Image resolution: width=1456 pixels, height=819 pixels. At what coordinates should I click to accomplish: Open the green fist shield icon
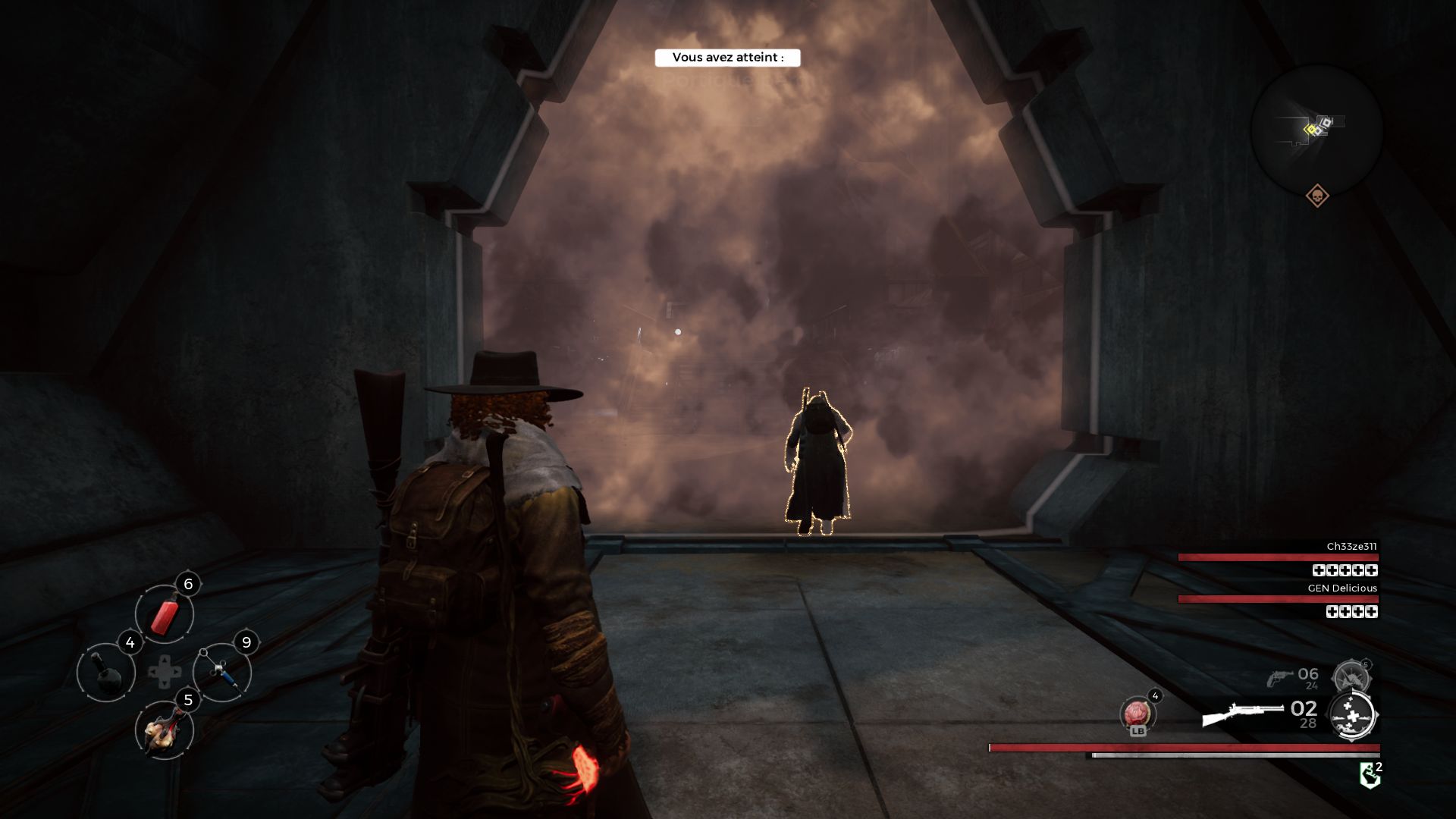1370,775
